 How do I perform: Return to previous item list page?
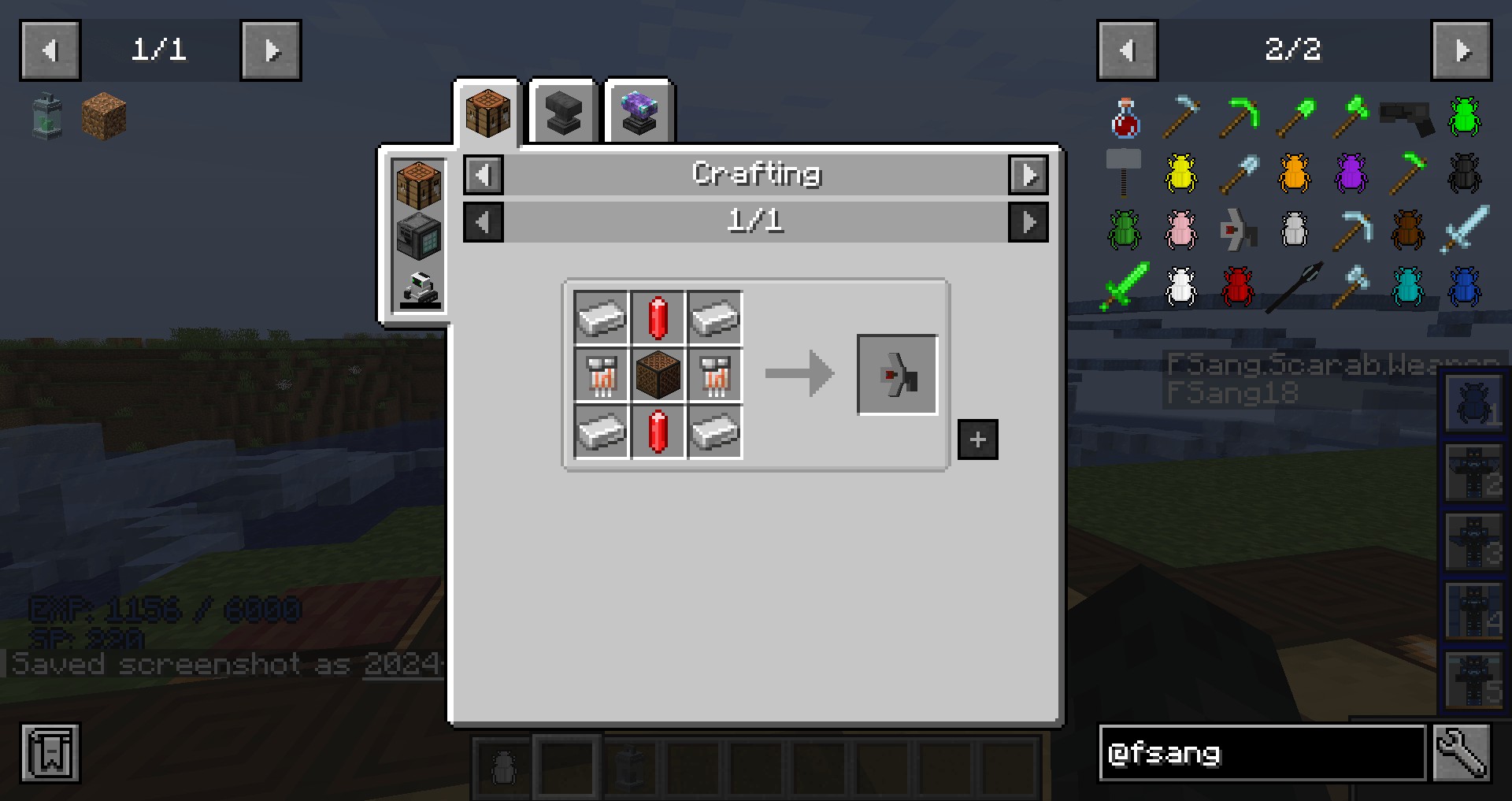click(x=1127, y=51)
